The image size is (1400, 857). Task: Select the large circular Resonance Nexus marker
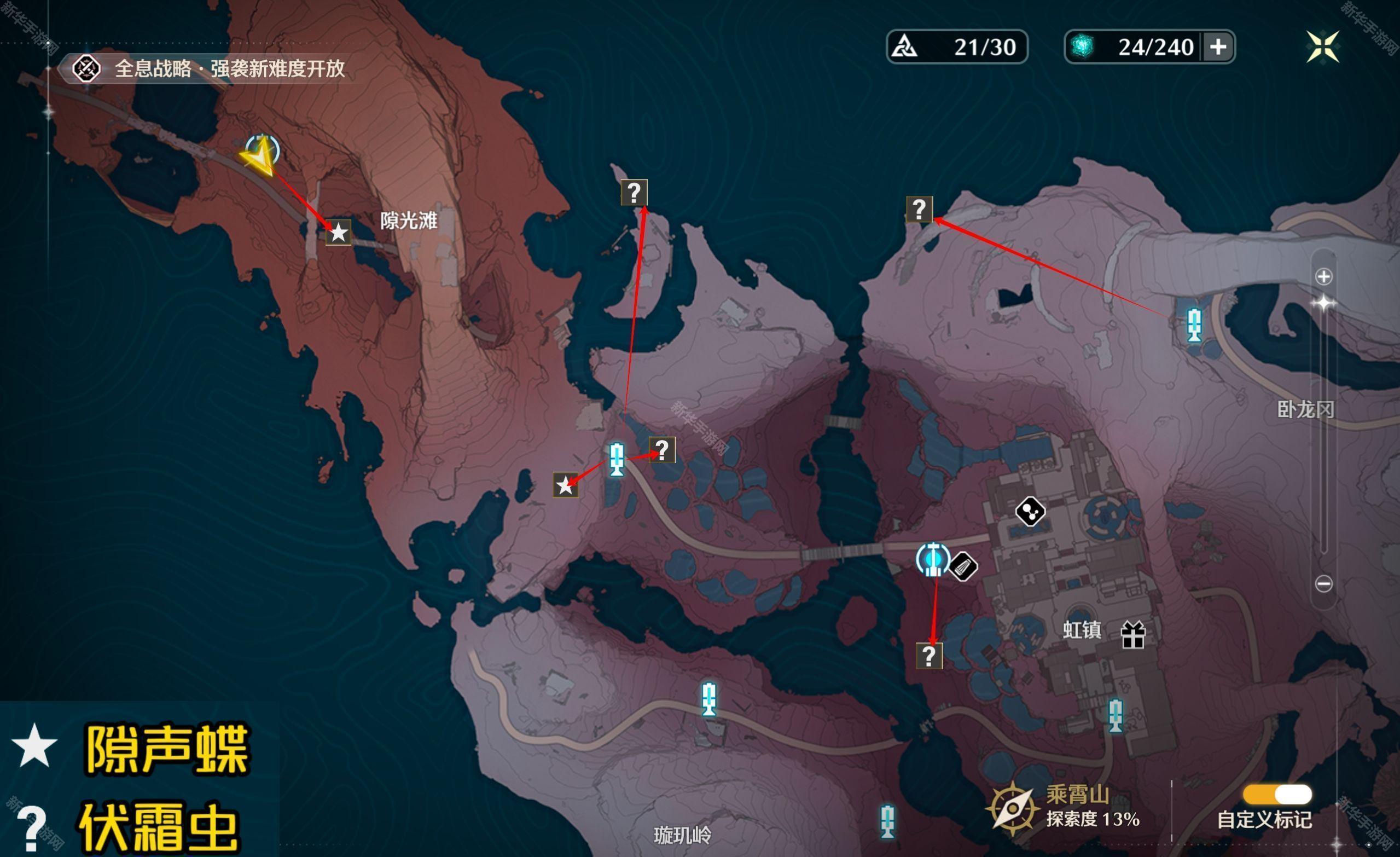pos(933,559)
